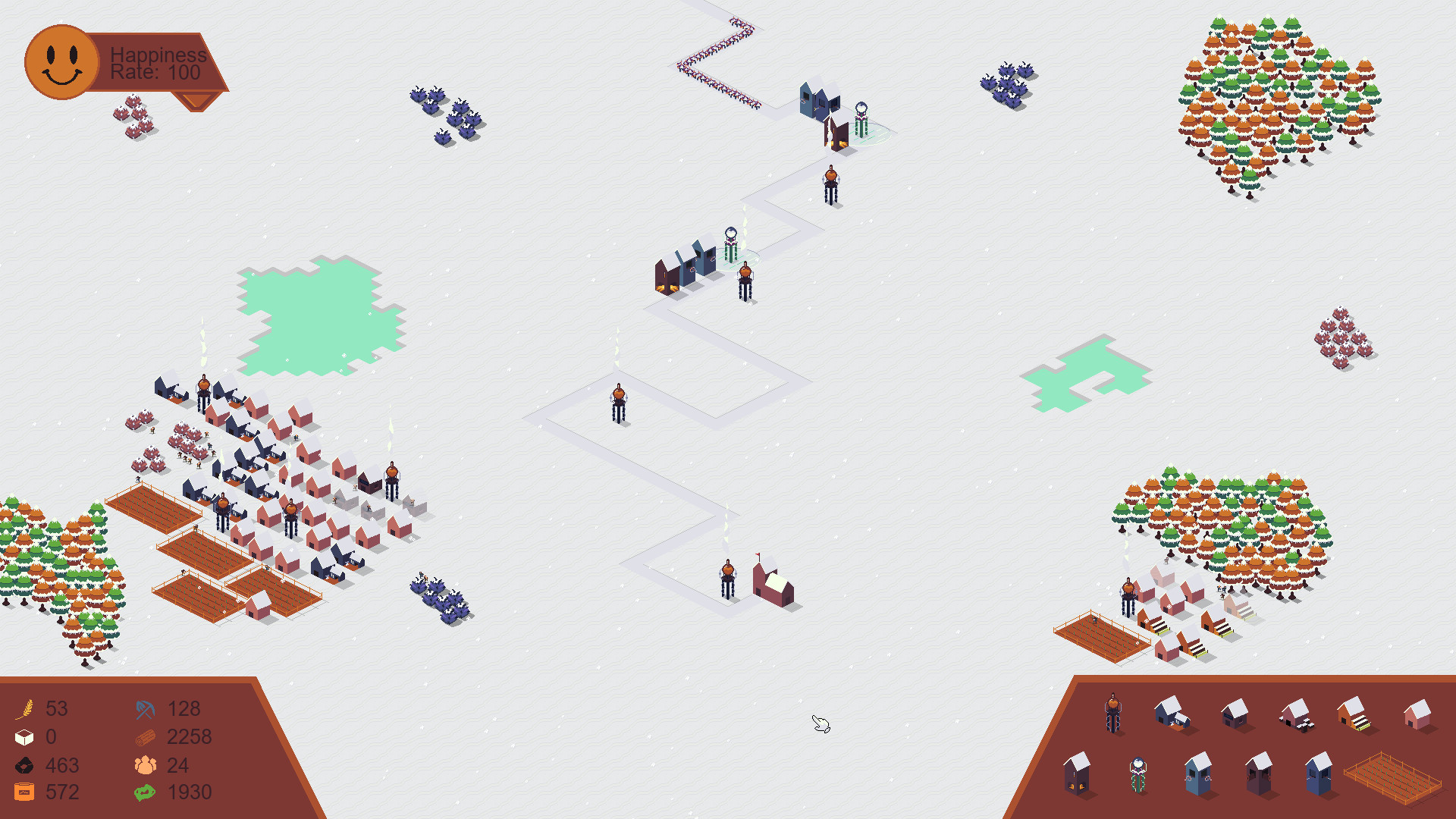The image size is (1456, 819).
Task: Click the black coal resource icon
Action: coord(24,765)
